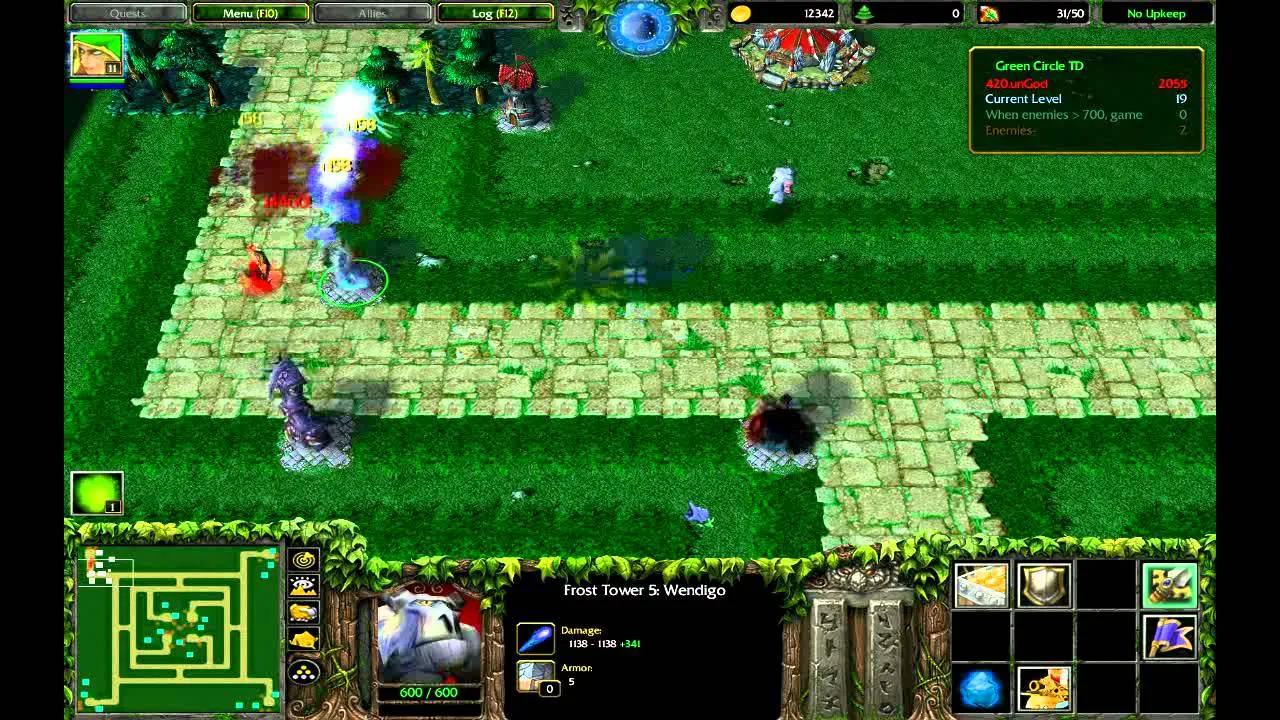Open the Menu (F10)
The image size is (1280, 720).
[250, 13]
